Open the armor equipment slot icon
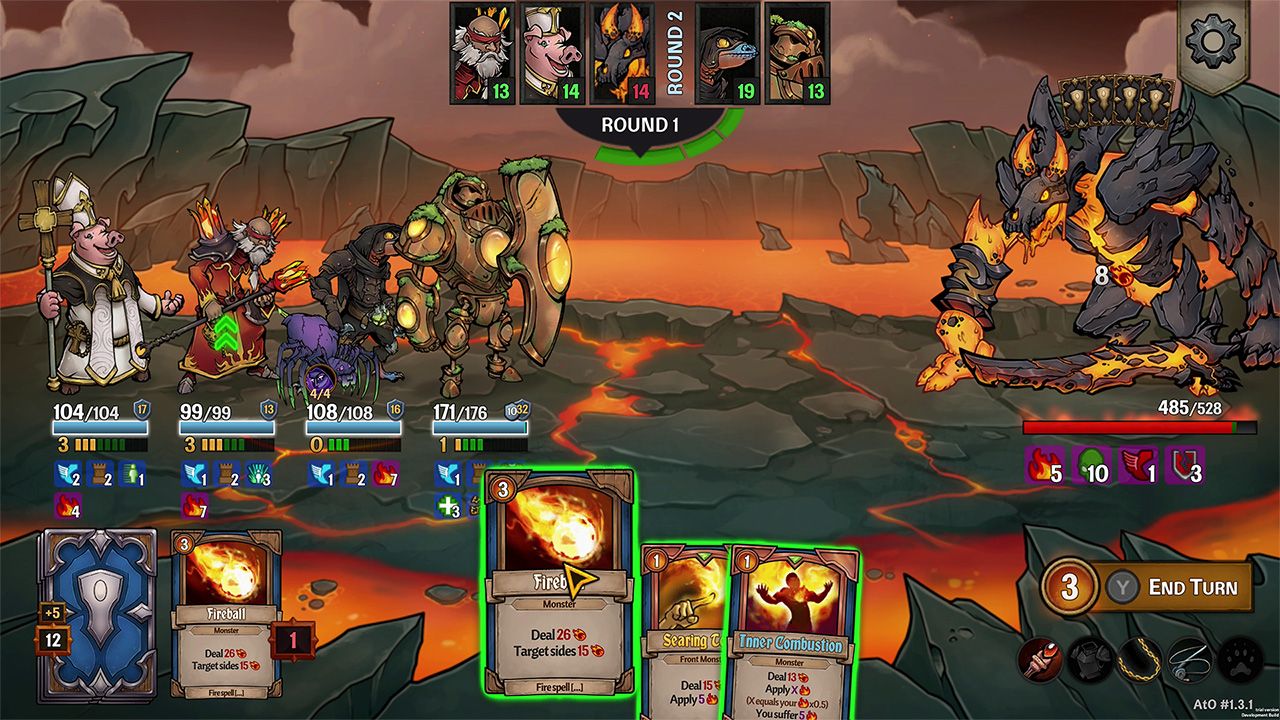The height and width of the screenshot is (720, 1280). coord(1090,661)
